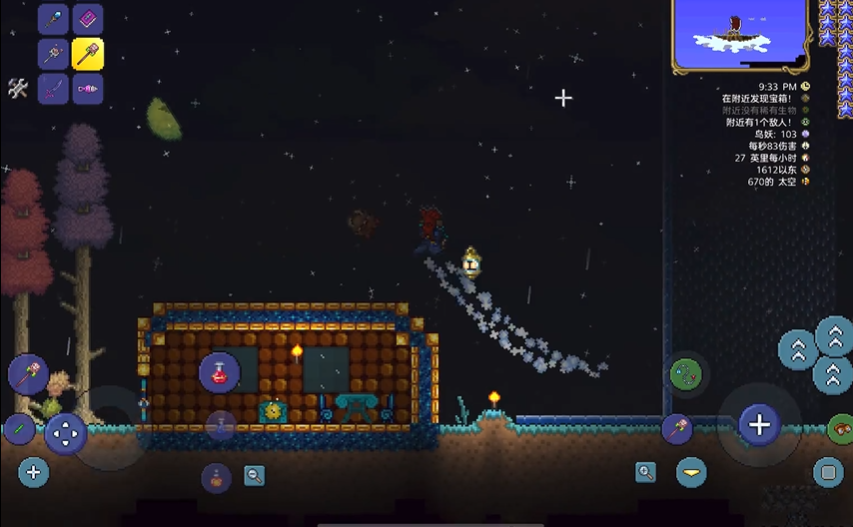Select the purple sword hotbar slot
This screenshot has height=527, width=853.
[53, 89]
